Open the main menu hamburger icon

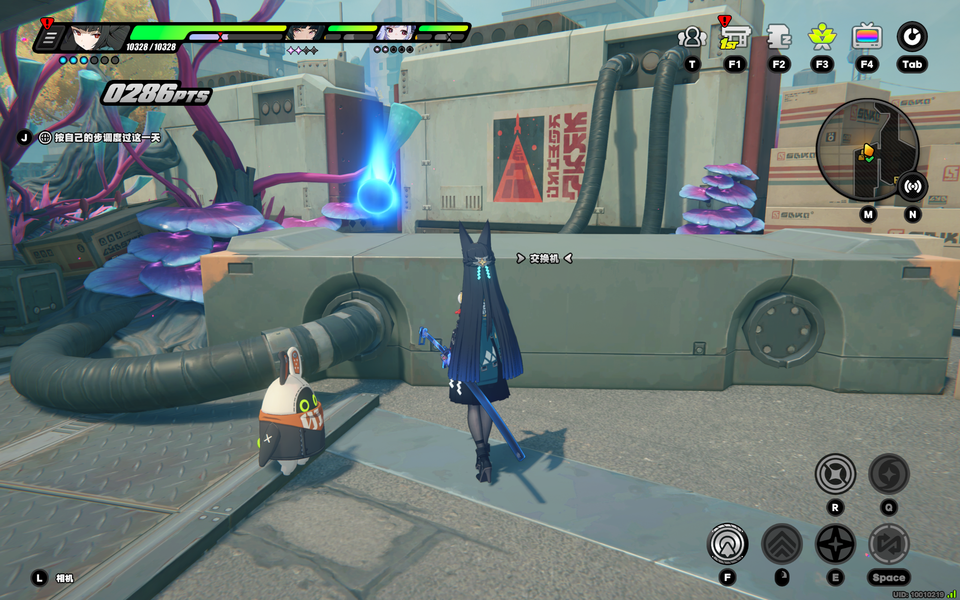(48, 38)
